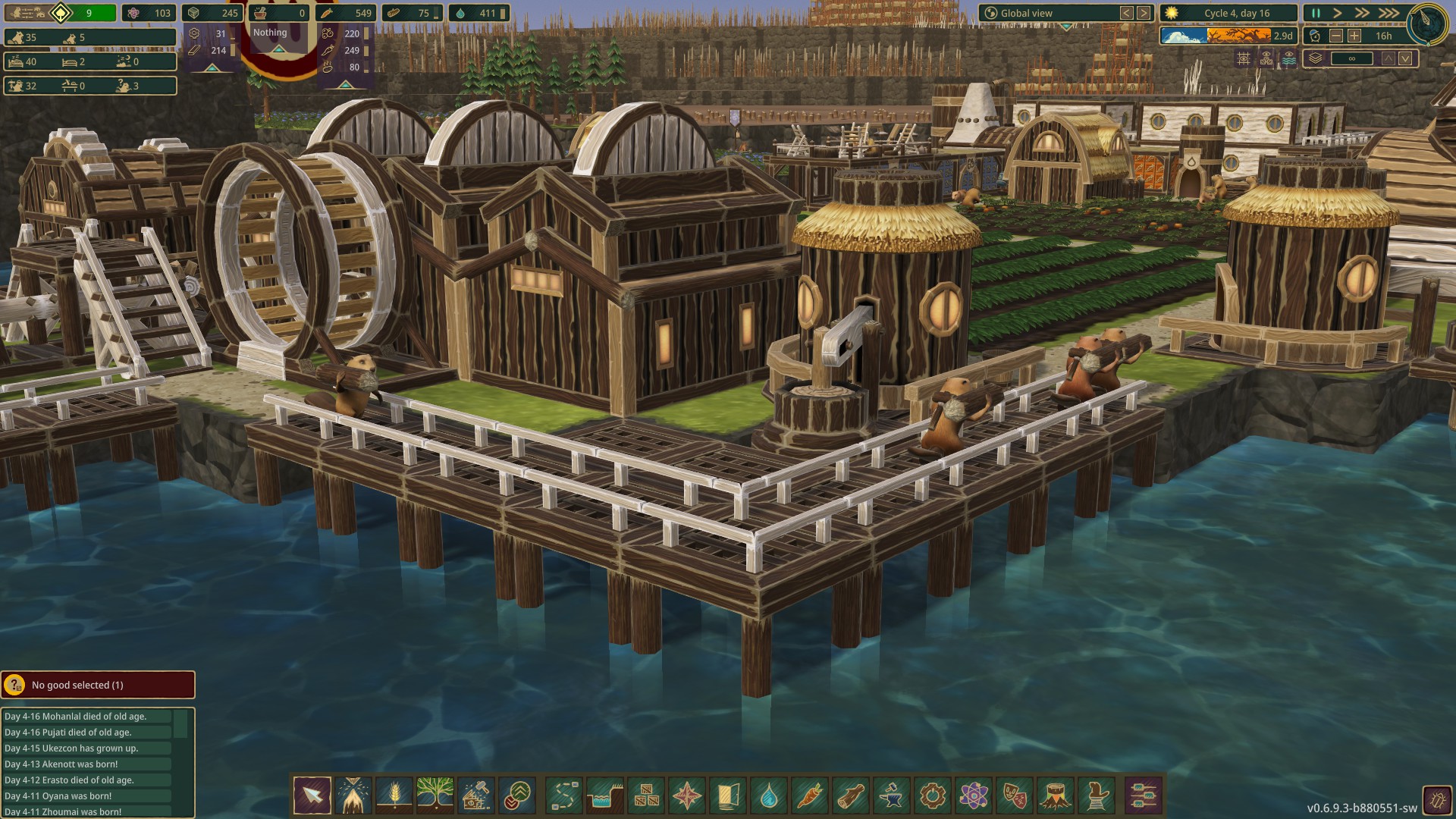Toggle the water depth overlay
The image size is (1456, 819).
pyautogui.click(x=1289, y=58)
